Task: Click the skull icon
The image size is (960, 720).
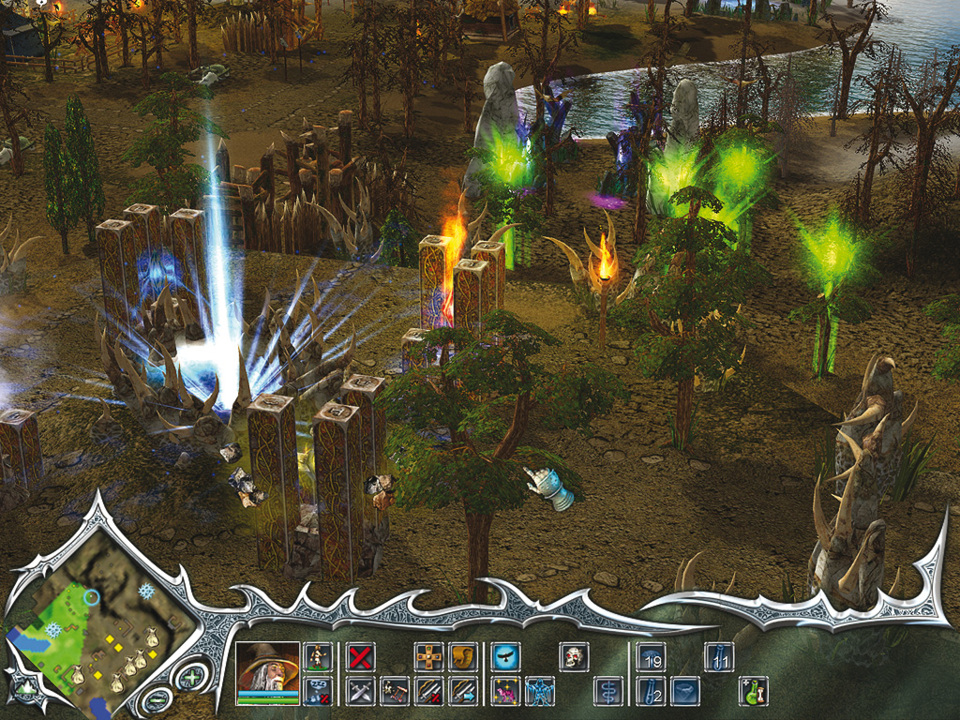Action: pos(574,657)
